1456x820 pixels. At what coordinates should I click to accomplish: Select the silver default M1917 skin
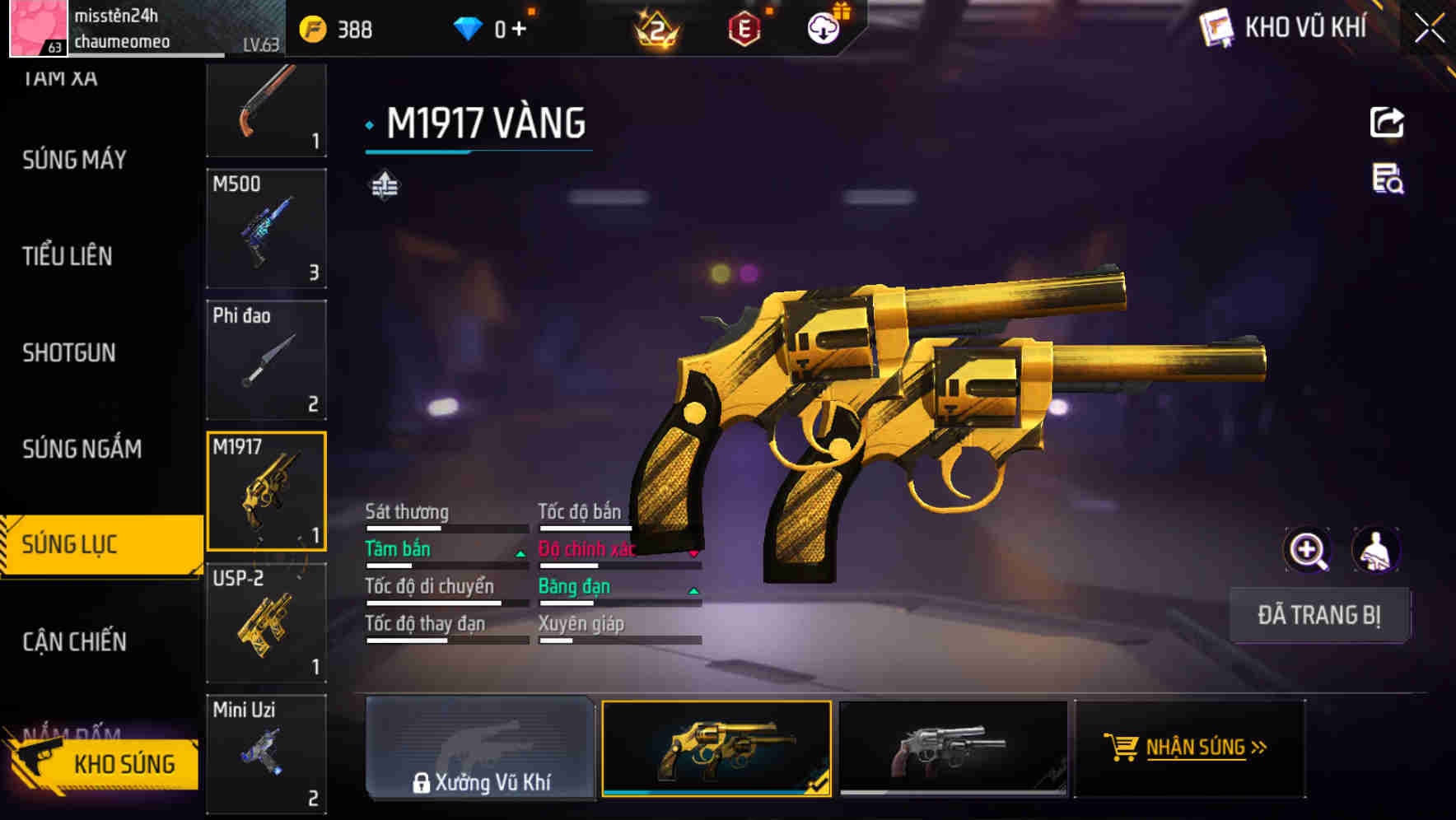[x=954, y=749]
